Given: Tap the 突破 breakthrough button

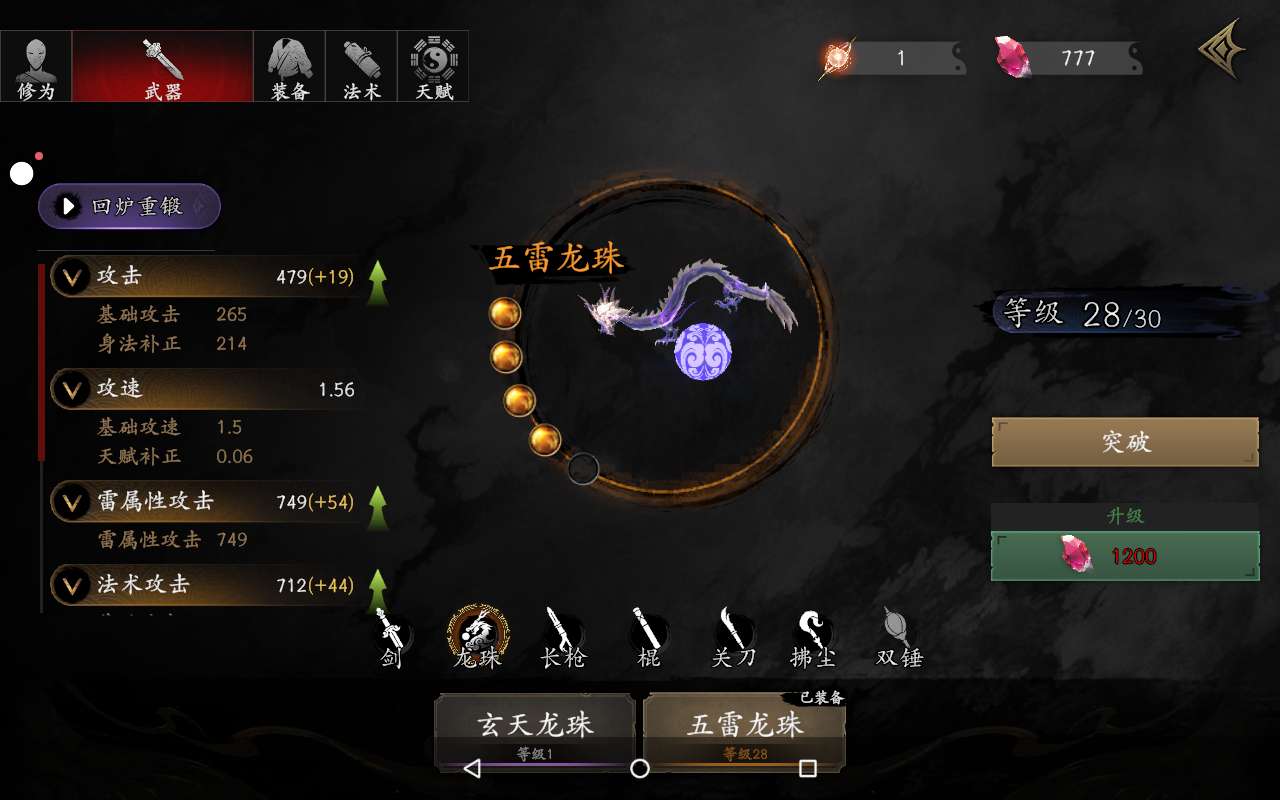Looking at the screenshot, I should 1125,442.
